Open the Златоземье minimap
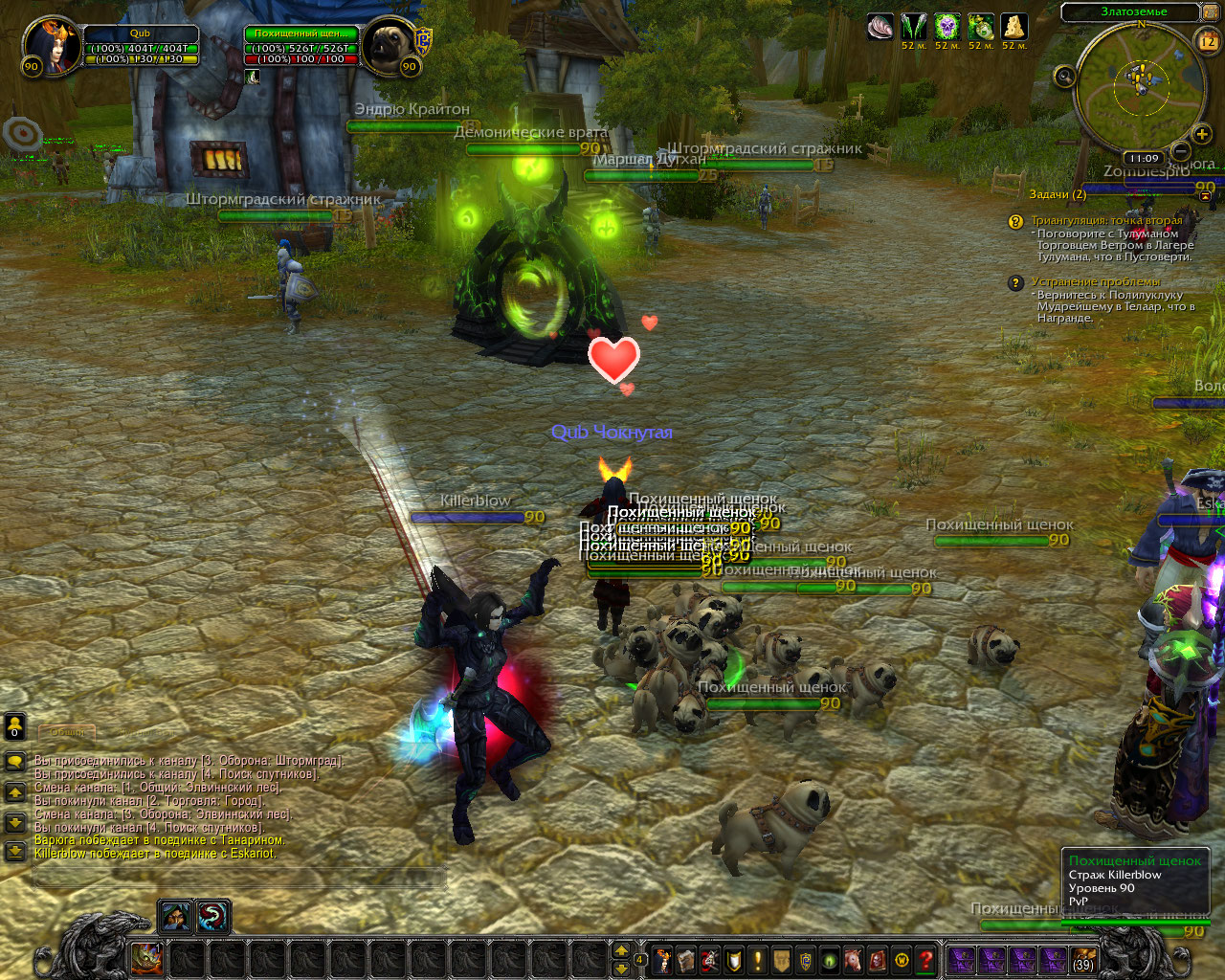The image size is (1225, 980). (1138, 85)
